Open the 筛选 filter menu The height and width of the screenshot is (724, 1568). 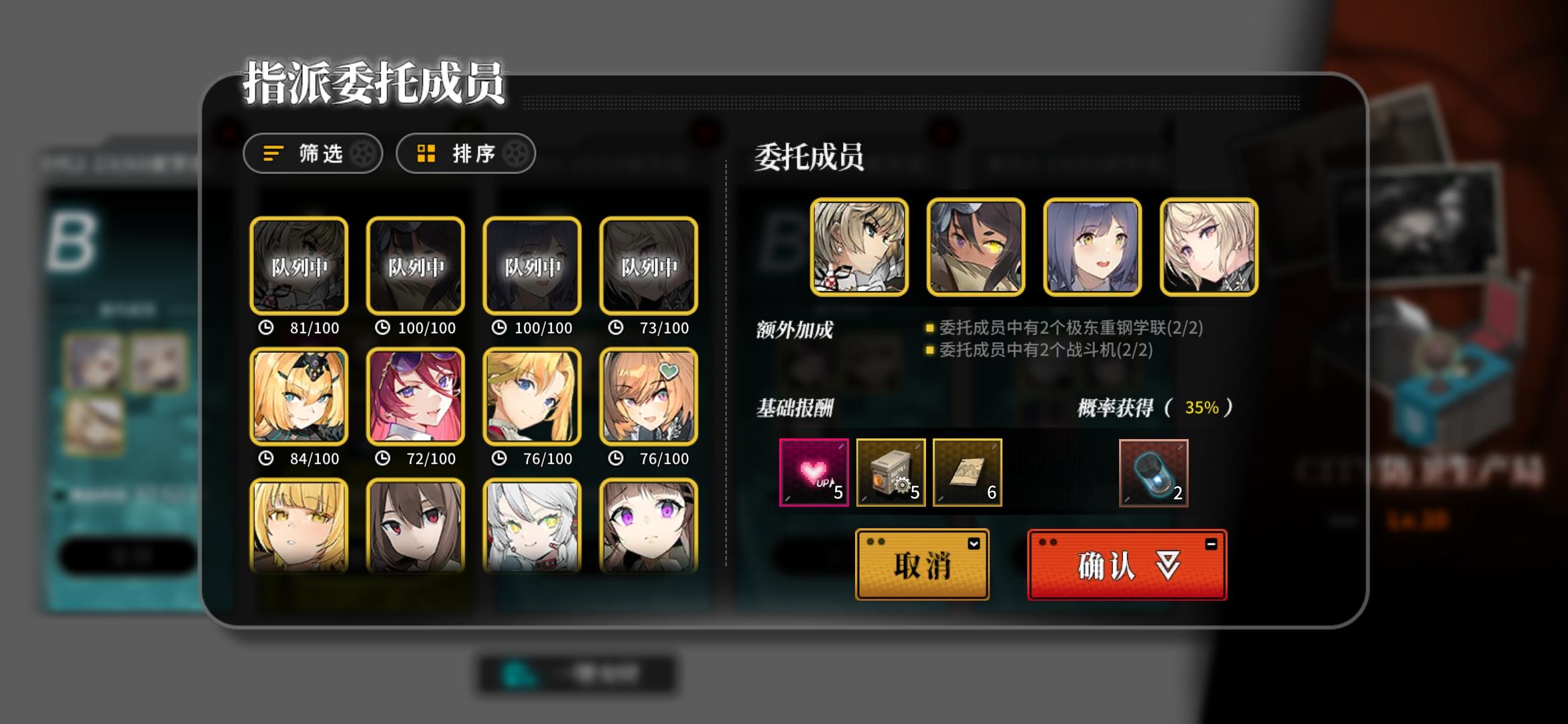tap(313, 154)
